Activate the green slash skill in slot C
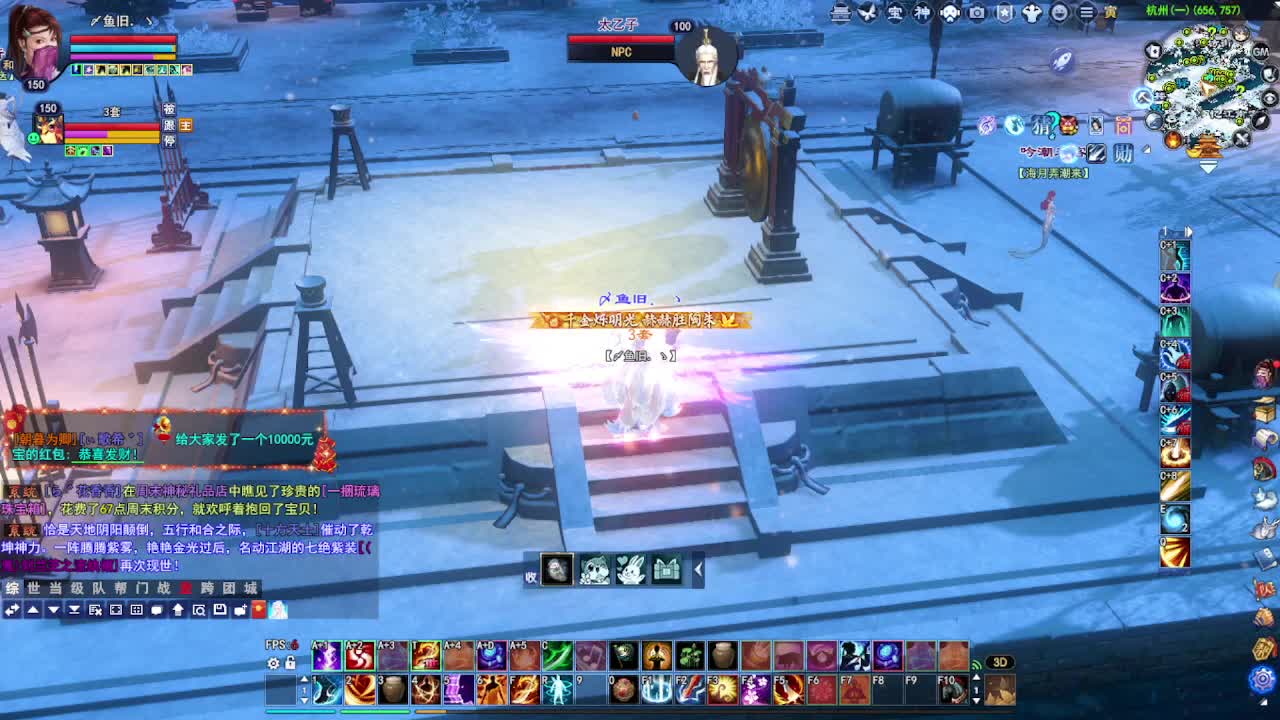This screenshot has width=1280, height=720. [x=557, y=657]
